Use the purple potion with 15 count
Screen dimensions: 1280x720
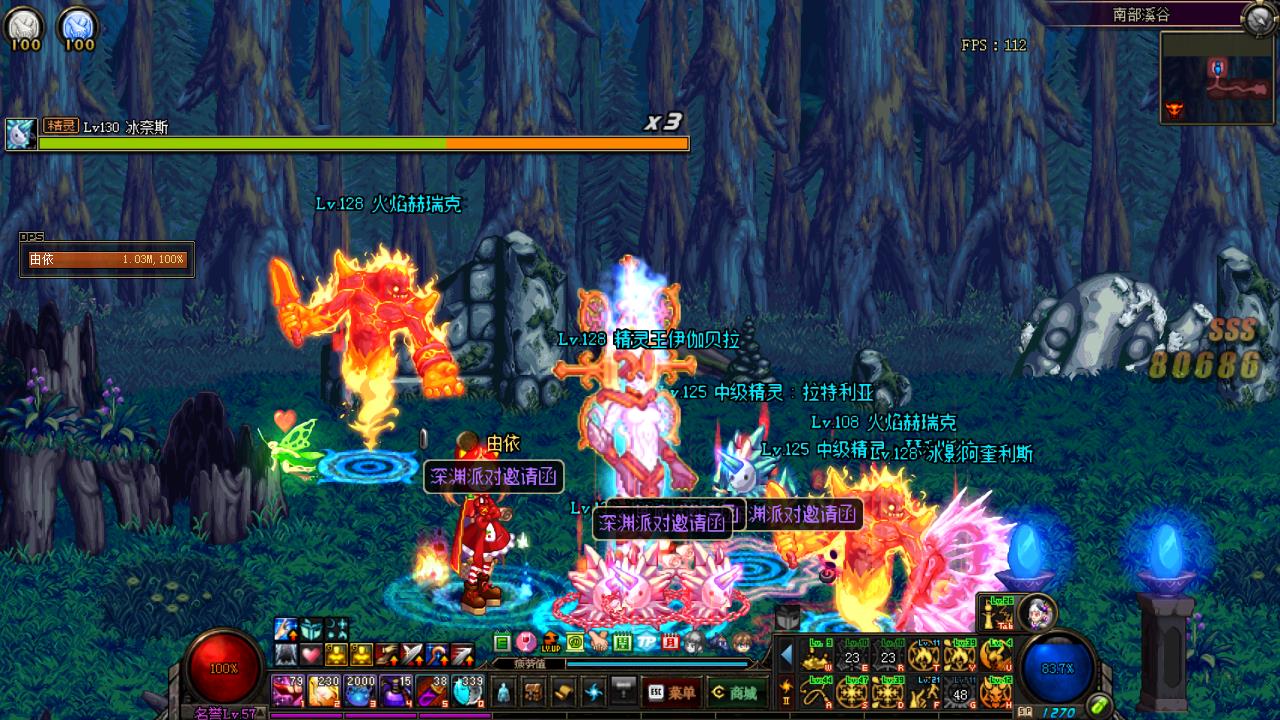coord(396,691)
